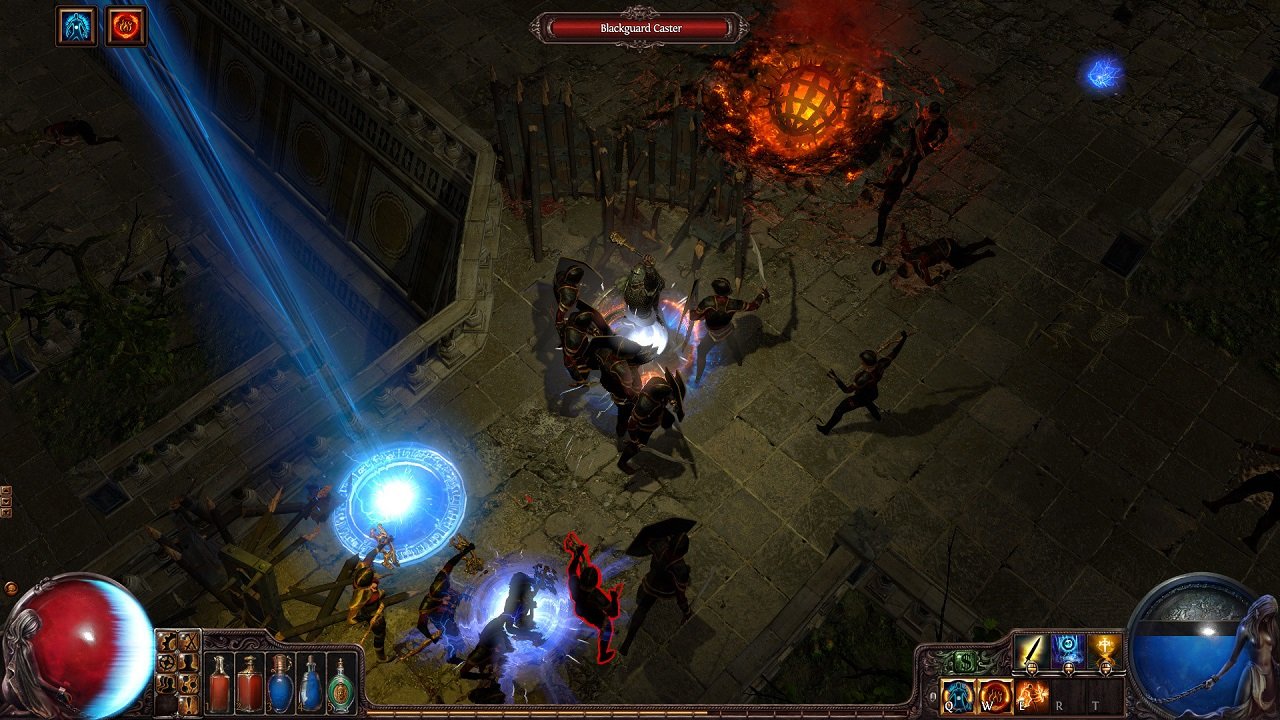Drink the green utility flask in slot five

click(x=340, y=687)
